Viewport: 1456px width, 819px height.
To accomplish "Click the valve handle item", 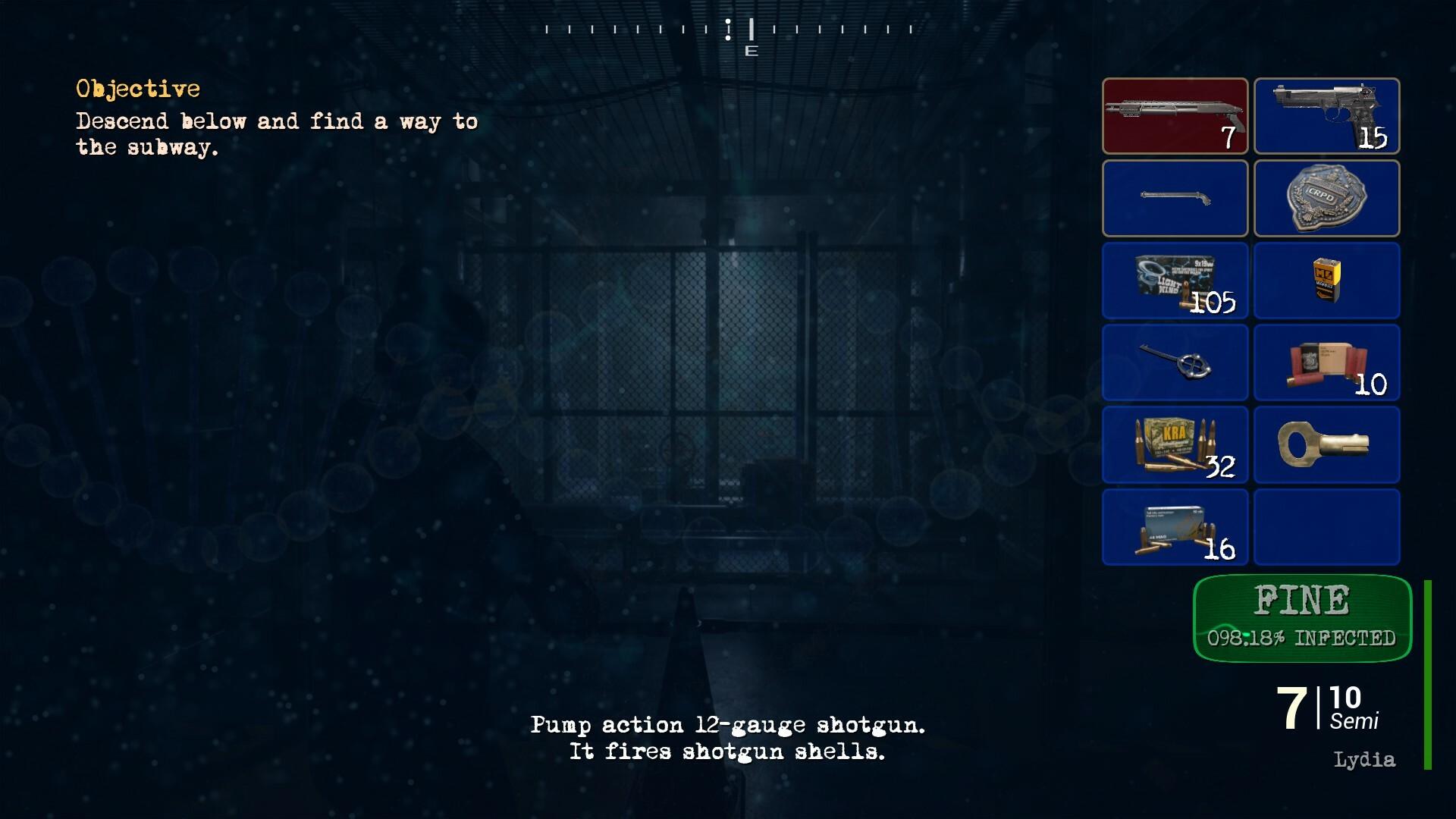I will tap(1175, 362).
